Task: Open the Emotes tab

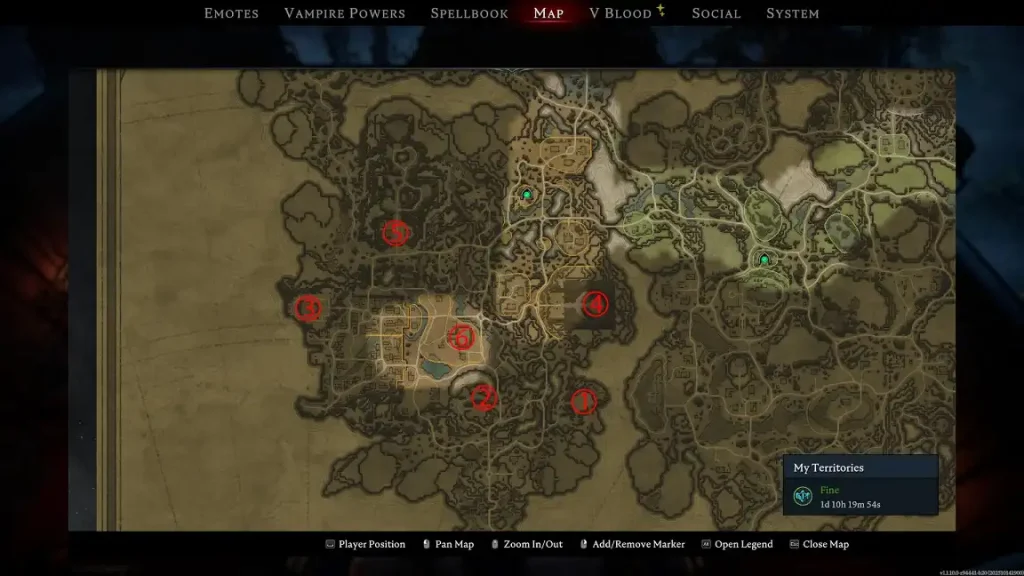Action: click(x=231, y=13)
